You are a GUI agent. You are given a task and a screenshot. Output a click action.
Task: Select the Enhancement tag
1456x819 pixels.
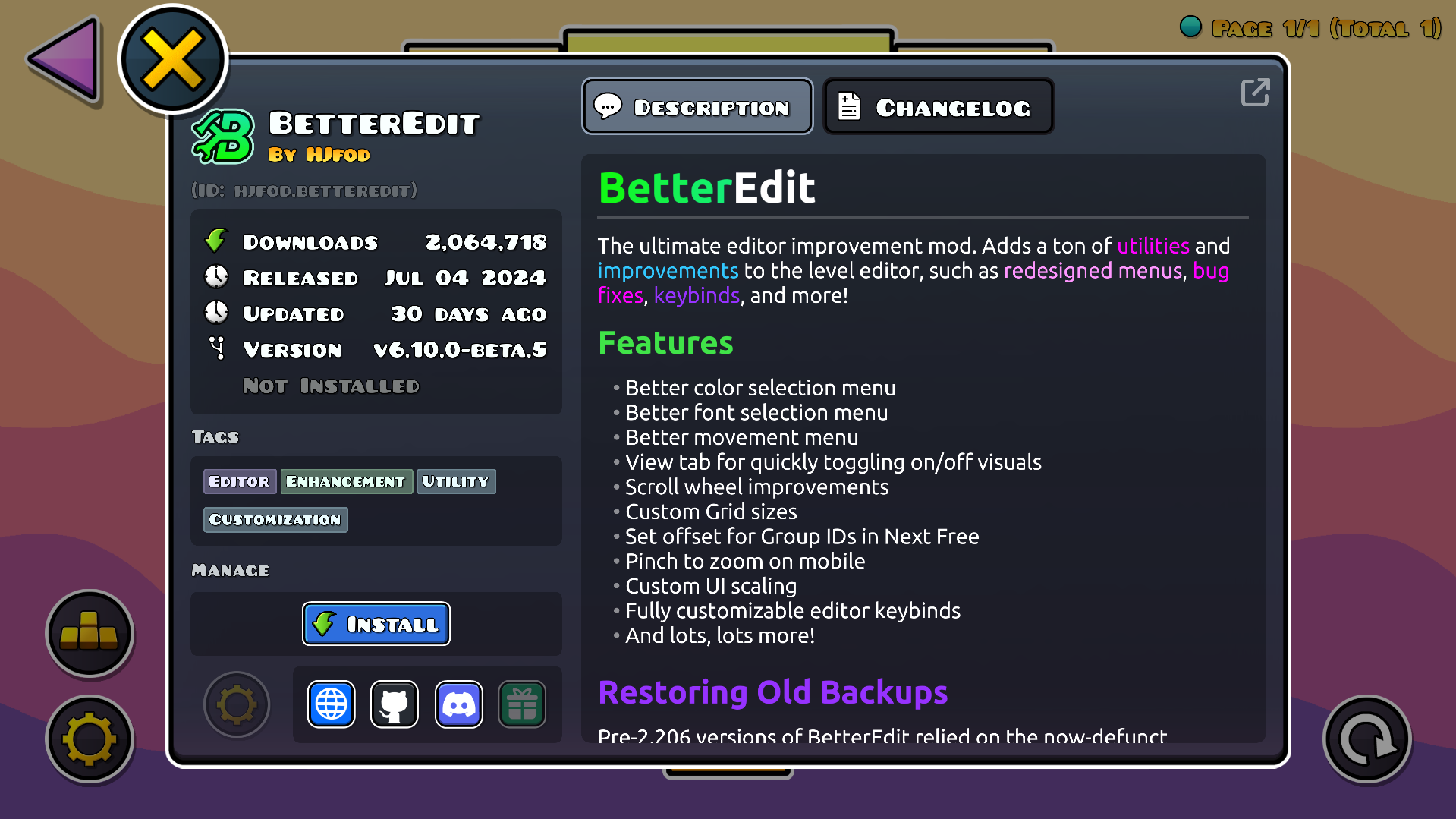click(346, 481)
